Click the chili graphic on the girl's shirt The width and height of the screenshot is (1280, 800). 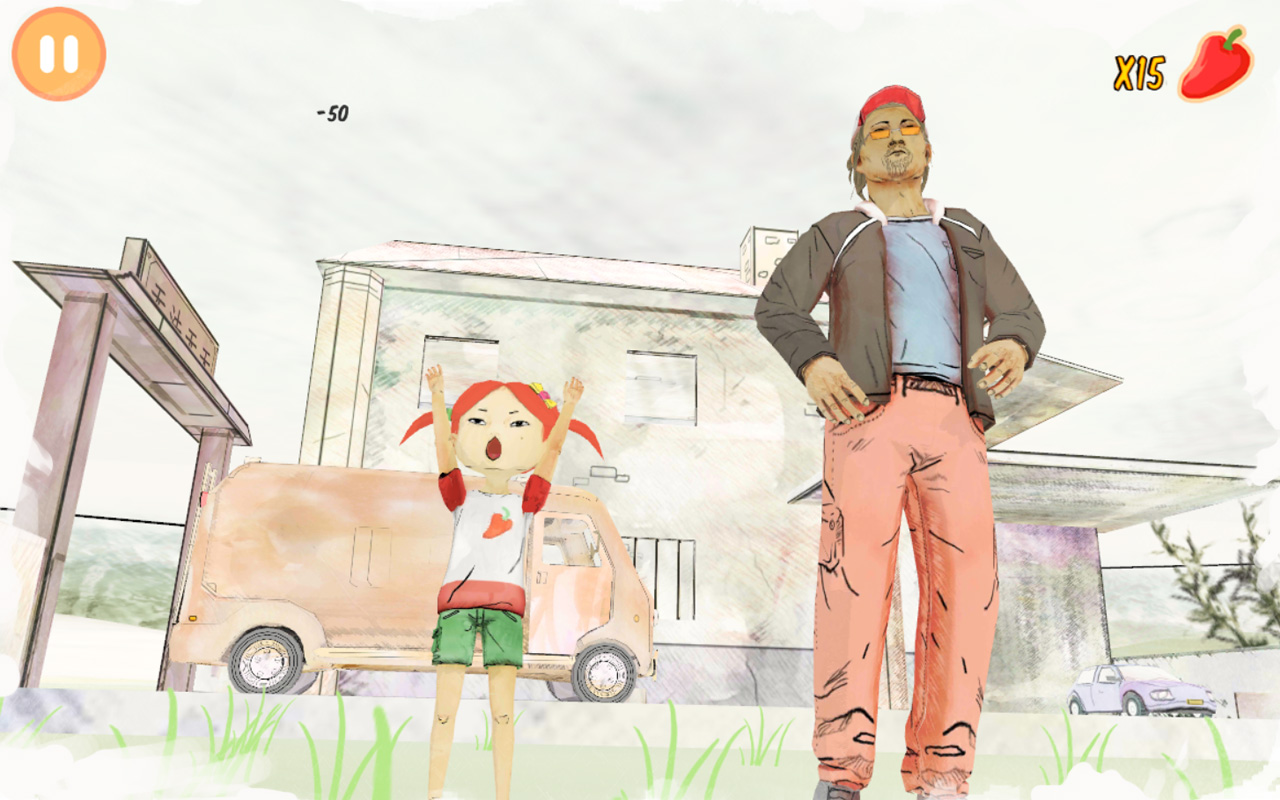(x=498, y=525)
